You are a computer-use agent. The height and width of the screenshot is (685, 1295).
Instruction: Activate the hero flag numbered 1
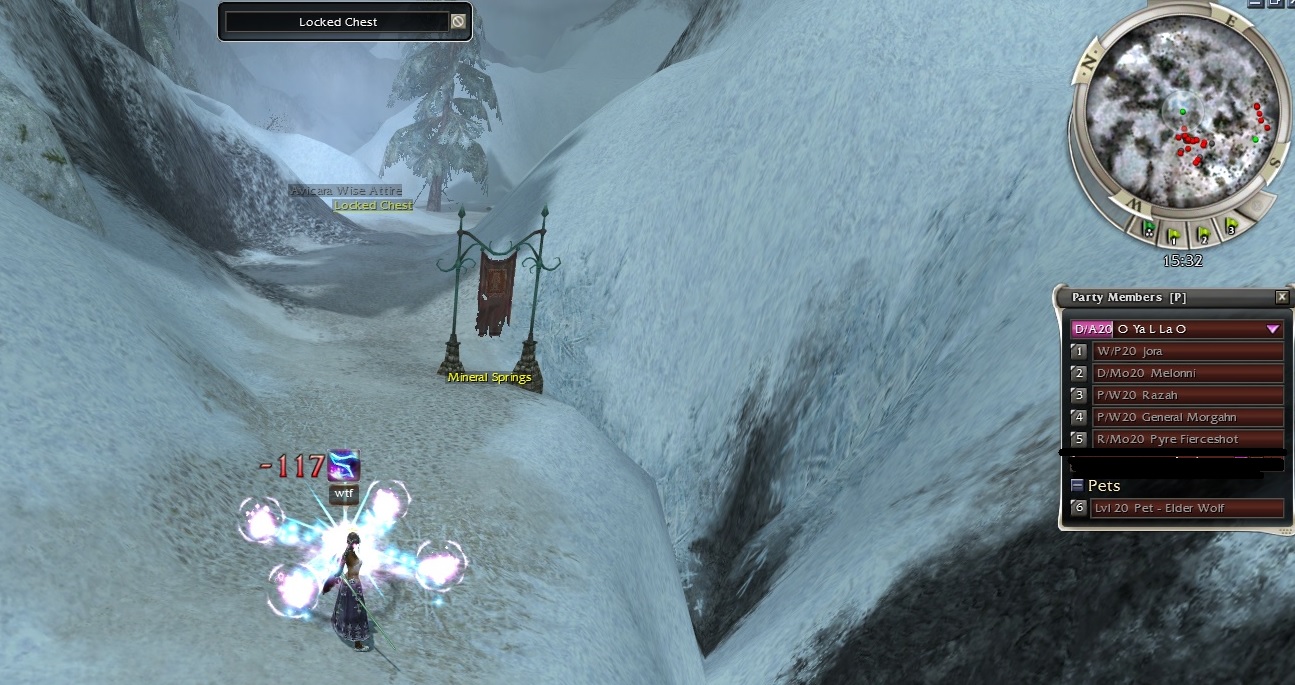pos(1176,236)
